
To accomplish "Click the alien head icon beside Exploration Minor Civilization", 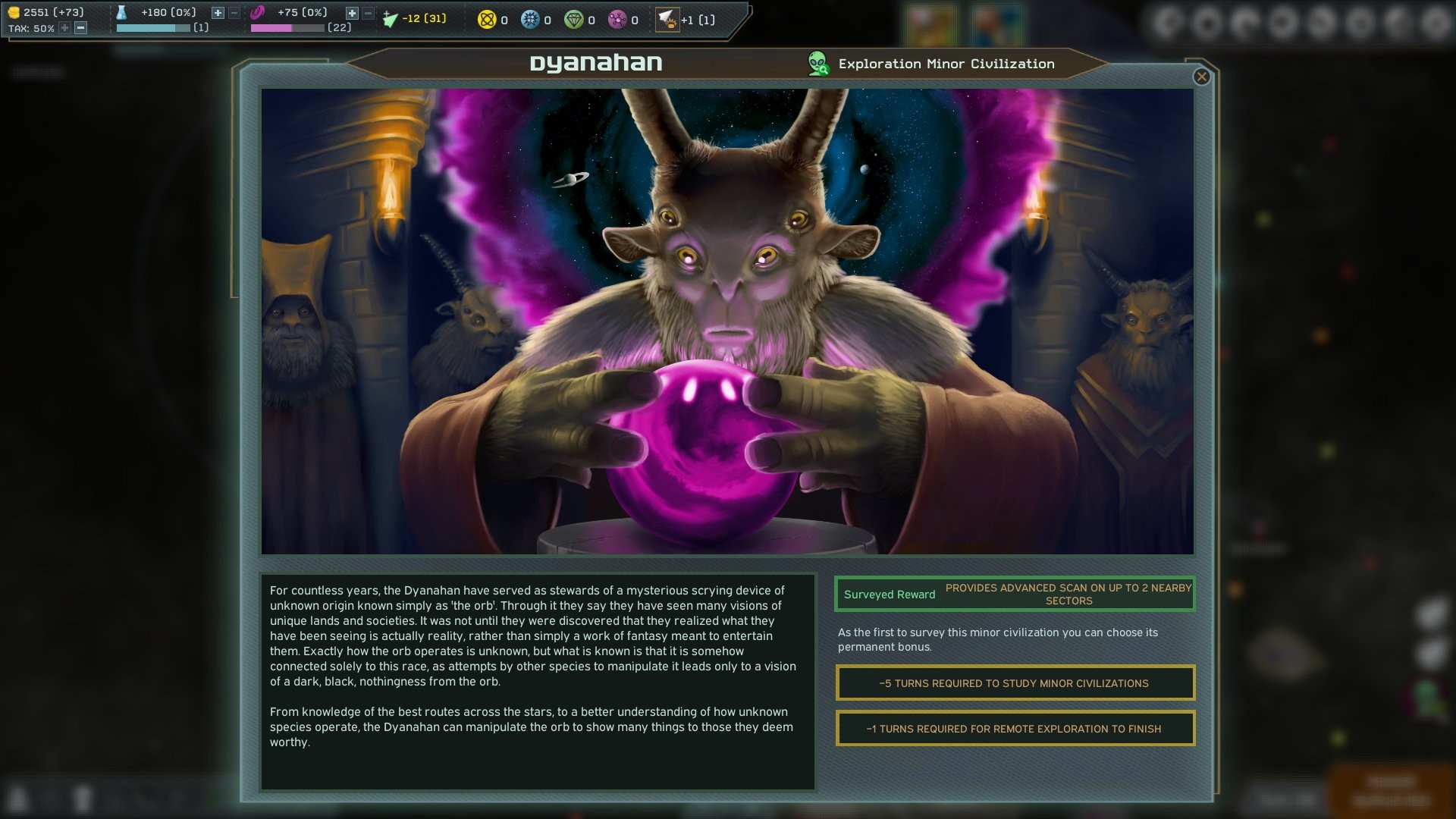I will pos(817,64).
